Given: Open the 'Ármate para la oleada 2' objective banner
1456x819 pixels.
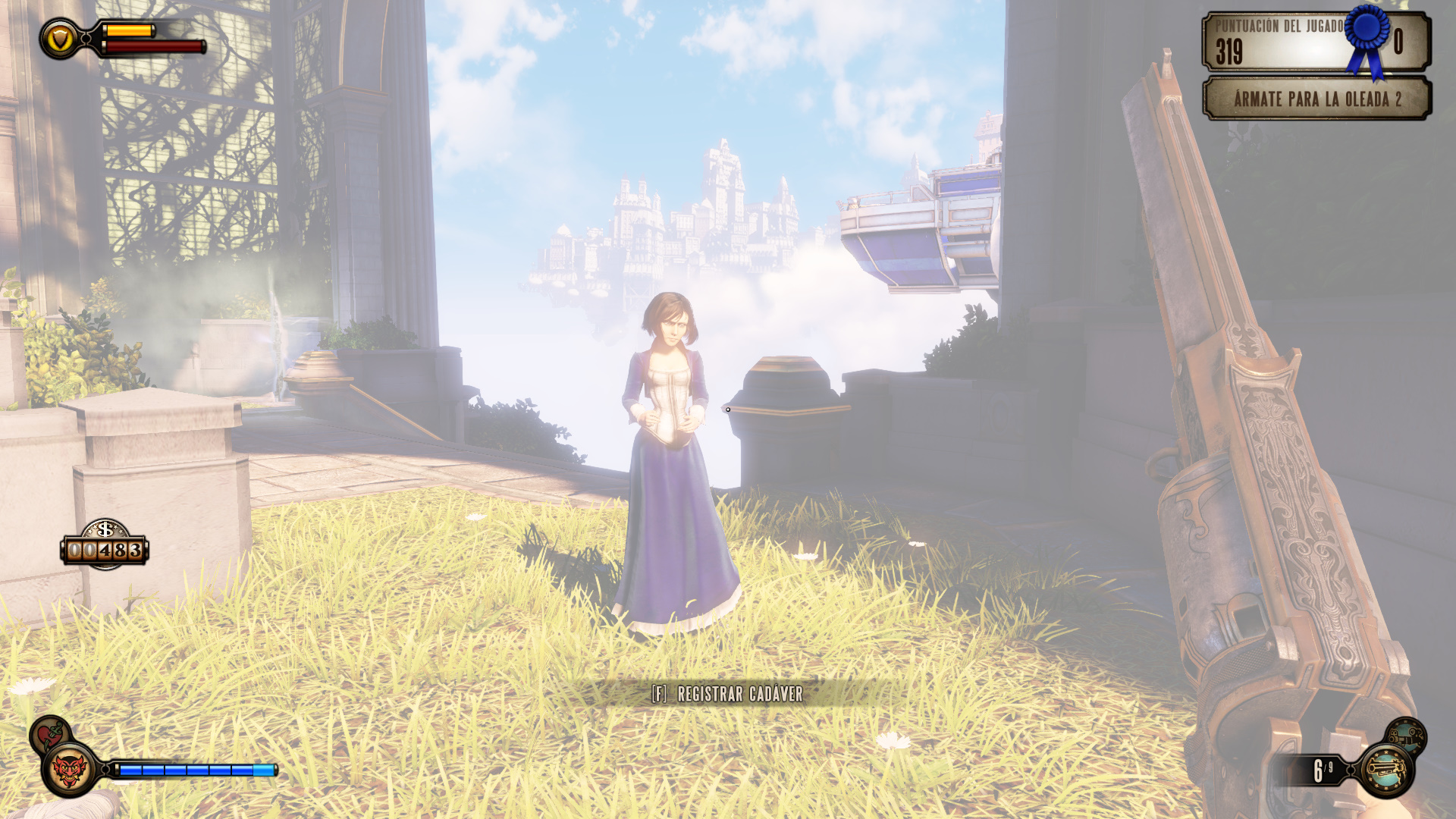Looking at the screenshot, I should pos(1316,99).
